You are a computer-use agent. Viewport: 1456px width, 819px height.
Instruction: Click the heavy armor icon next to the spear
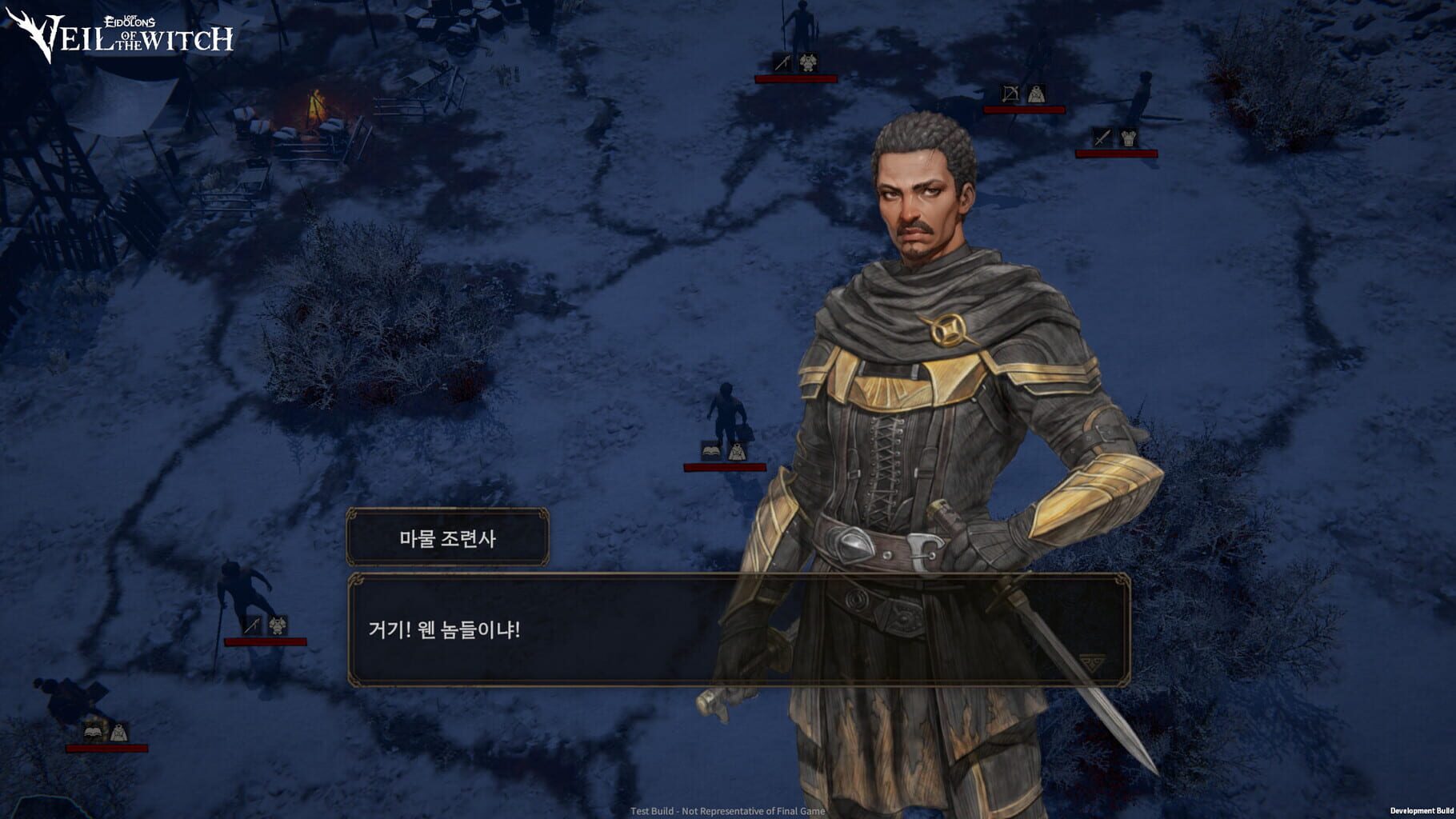[808, 62]
